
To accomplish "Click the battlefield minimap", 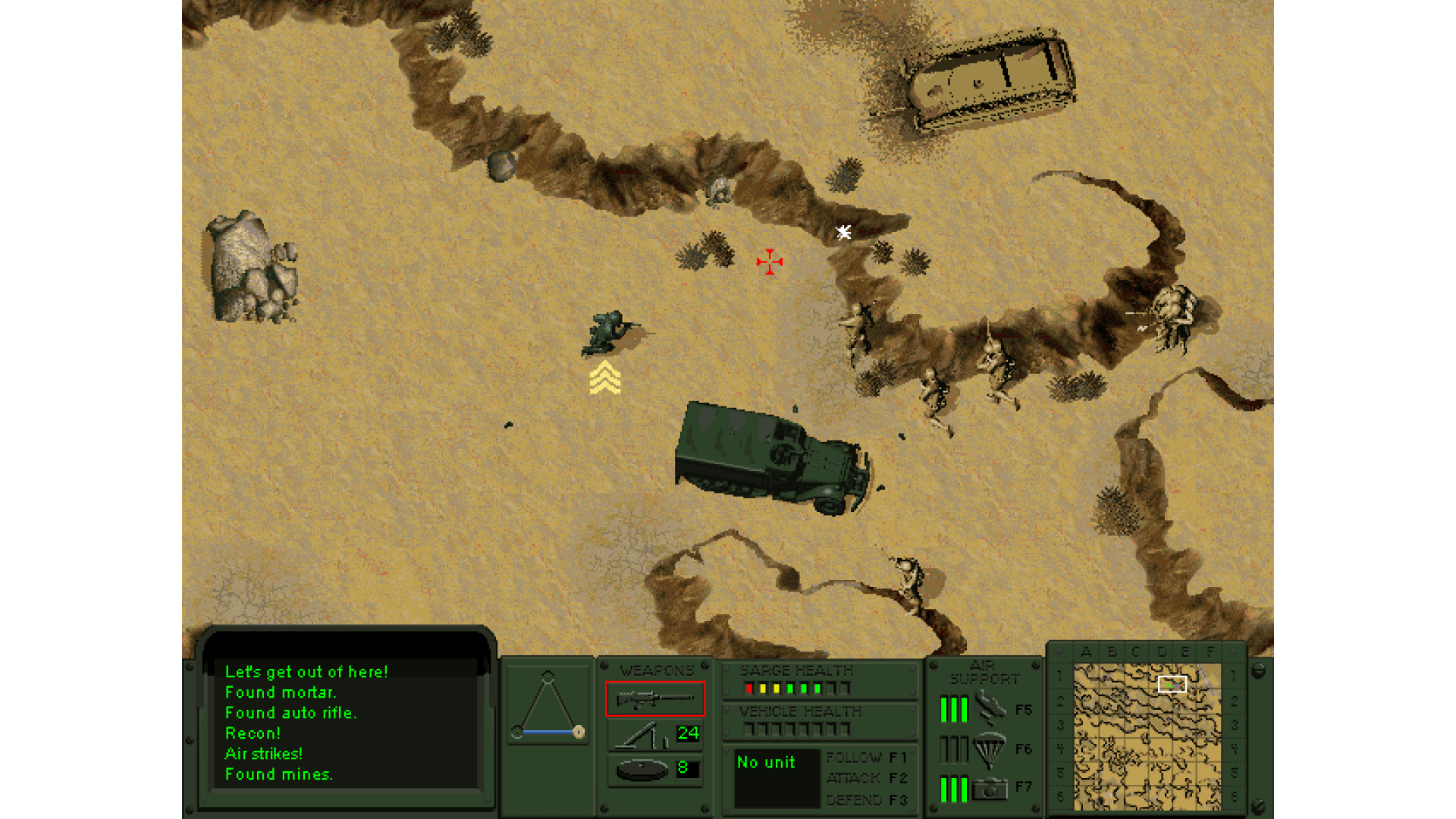I will pos(1147,736).
